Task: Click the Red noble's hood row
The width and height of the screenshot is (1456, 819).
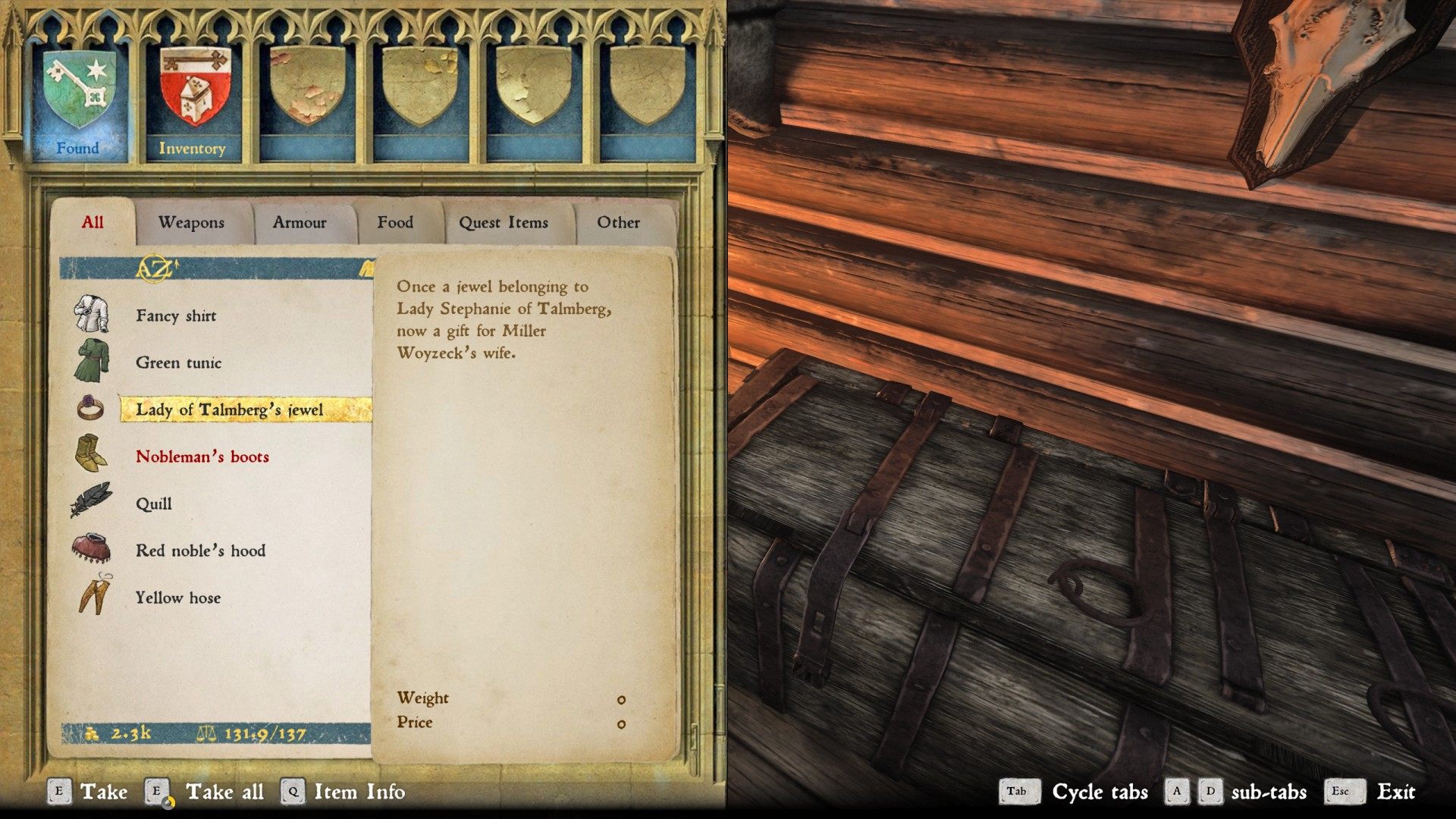Action: point(200,551)
